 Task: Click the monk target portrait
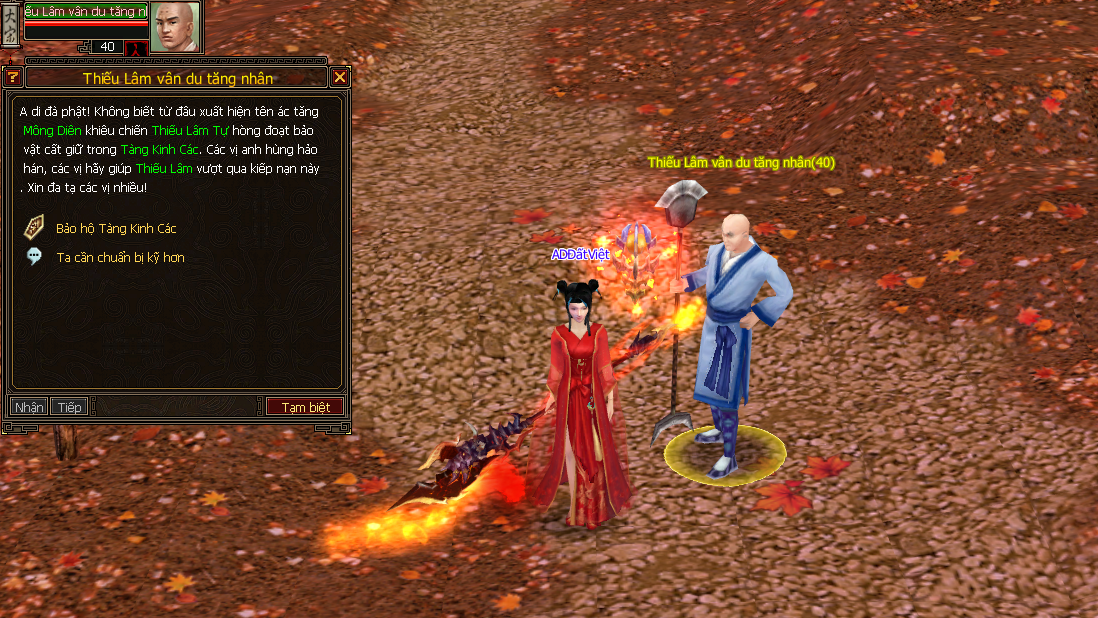175,26
